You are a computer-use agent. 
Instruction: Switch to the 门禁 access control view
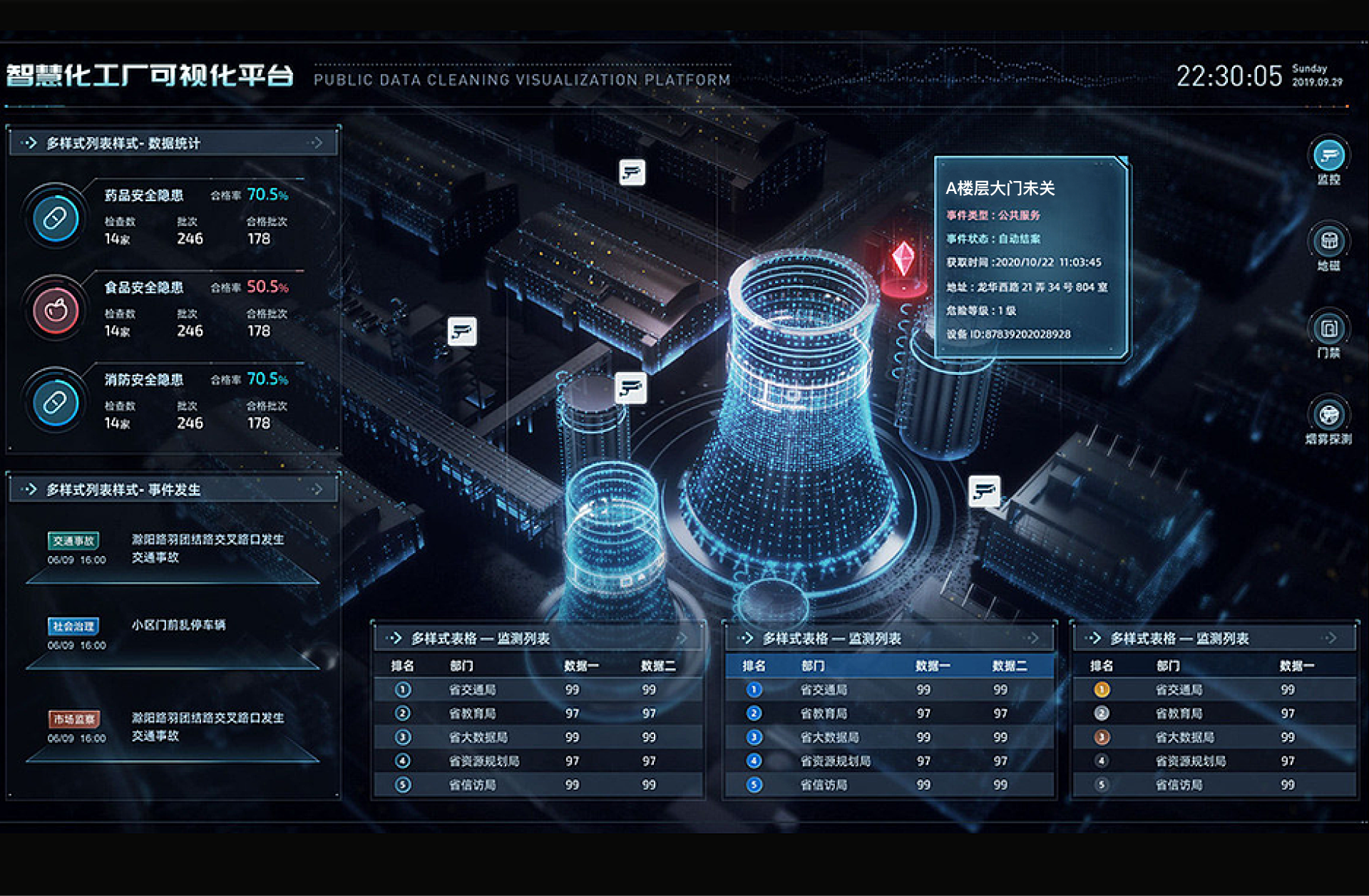coord(1328,329)
